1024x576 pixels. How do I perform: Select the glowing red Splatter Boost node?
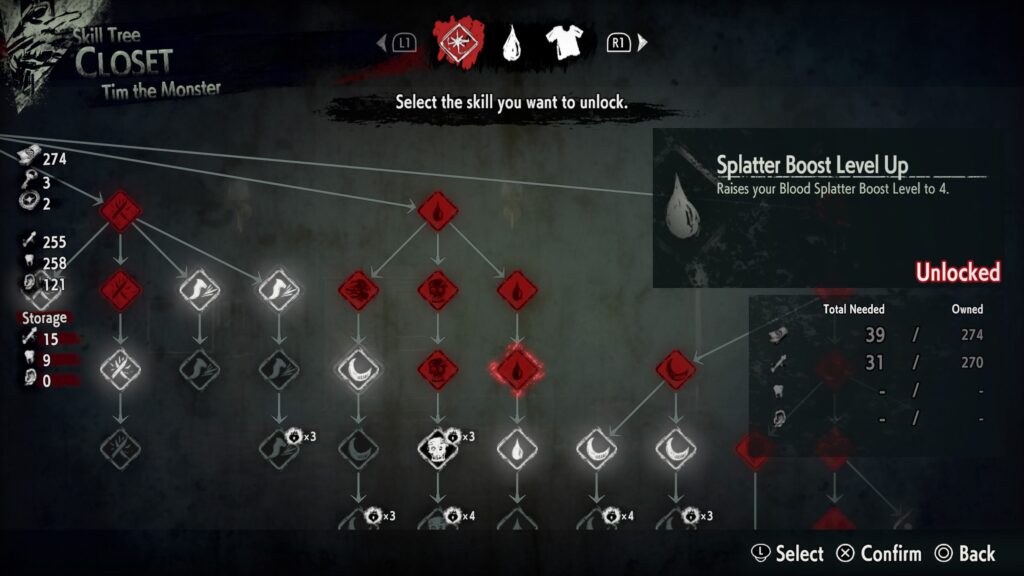pyautogui.click(x=517, y=370)
